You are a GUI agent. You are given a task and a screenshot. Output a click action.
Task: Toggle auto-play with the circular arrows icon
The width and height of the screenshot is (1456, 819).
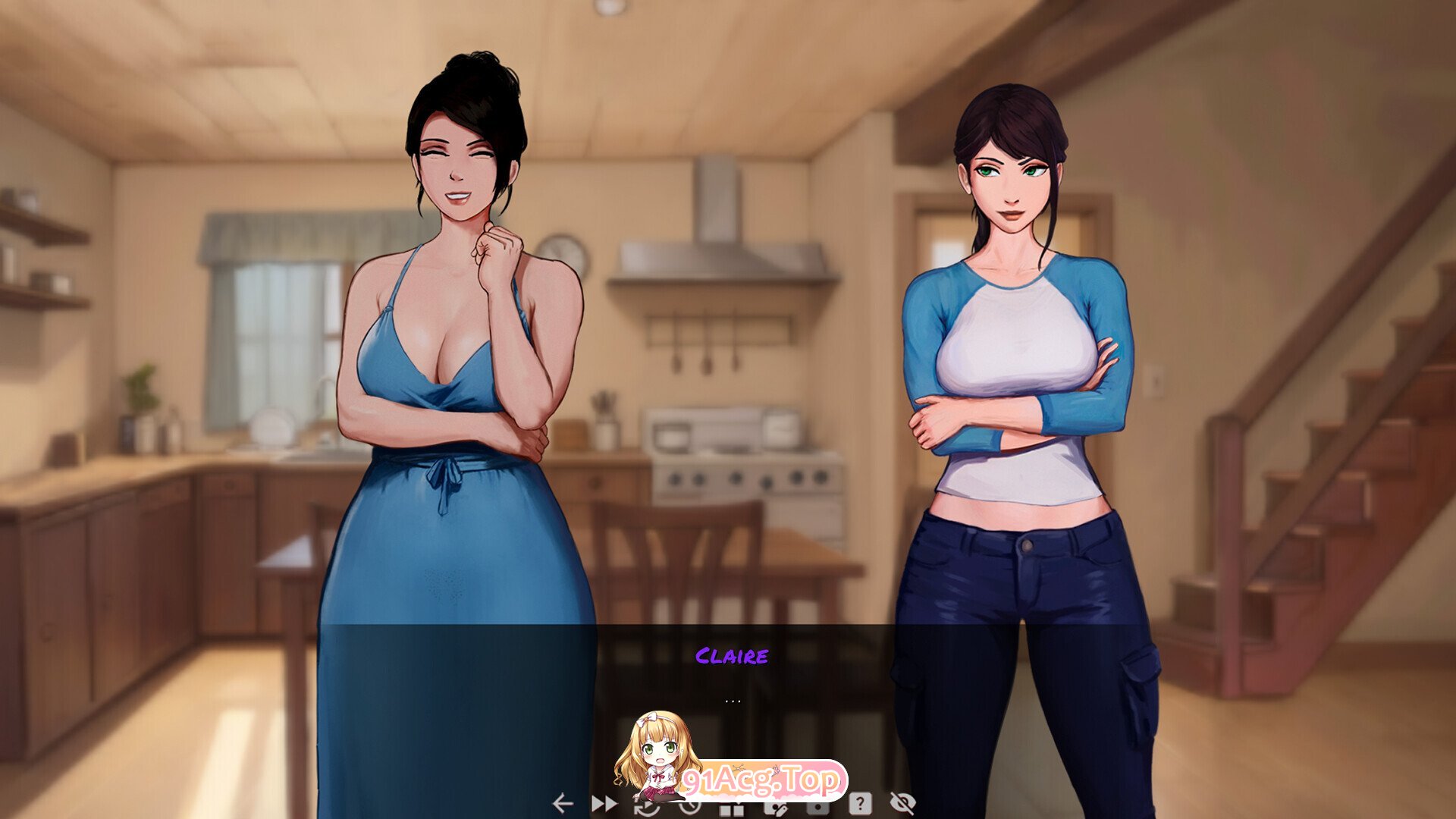646,807
